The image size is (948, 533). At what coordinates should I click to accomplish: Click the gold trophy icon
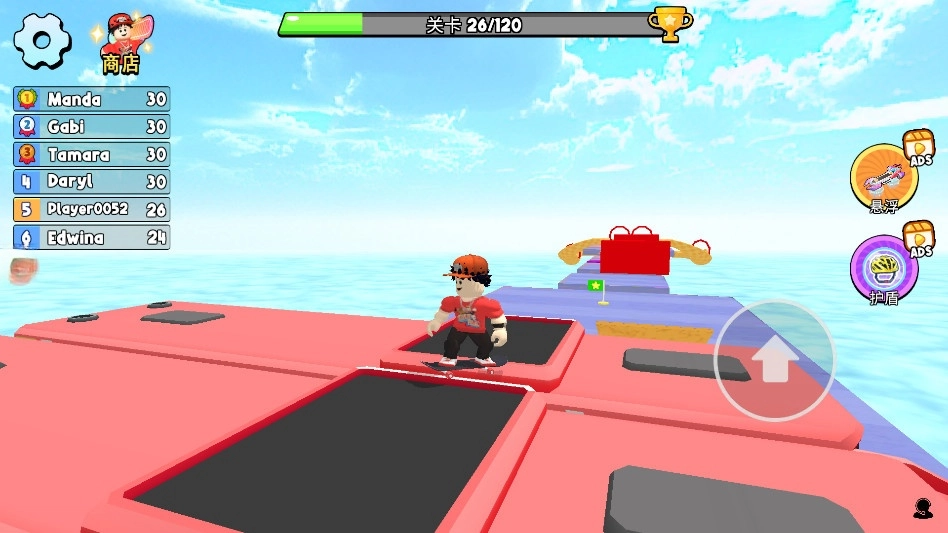(669, 22)
